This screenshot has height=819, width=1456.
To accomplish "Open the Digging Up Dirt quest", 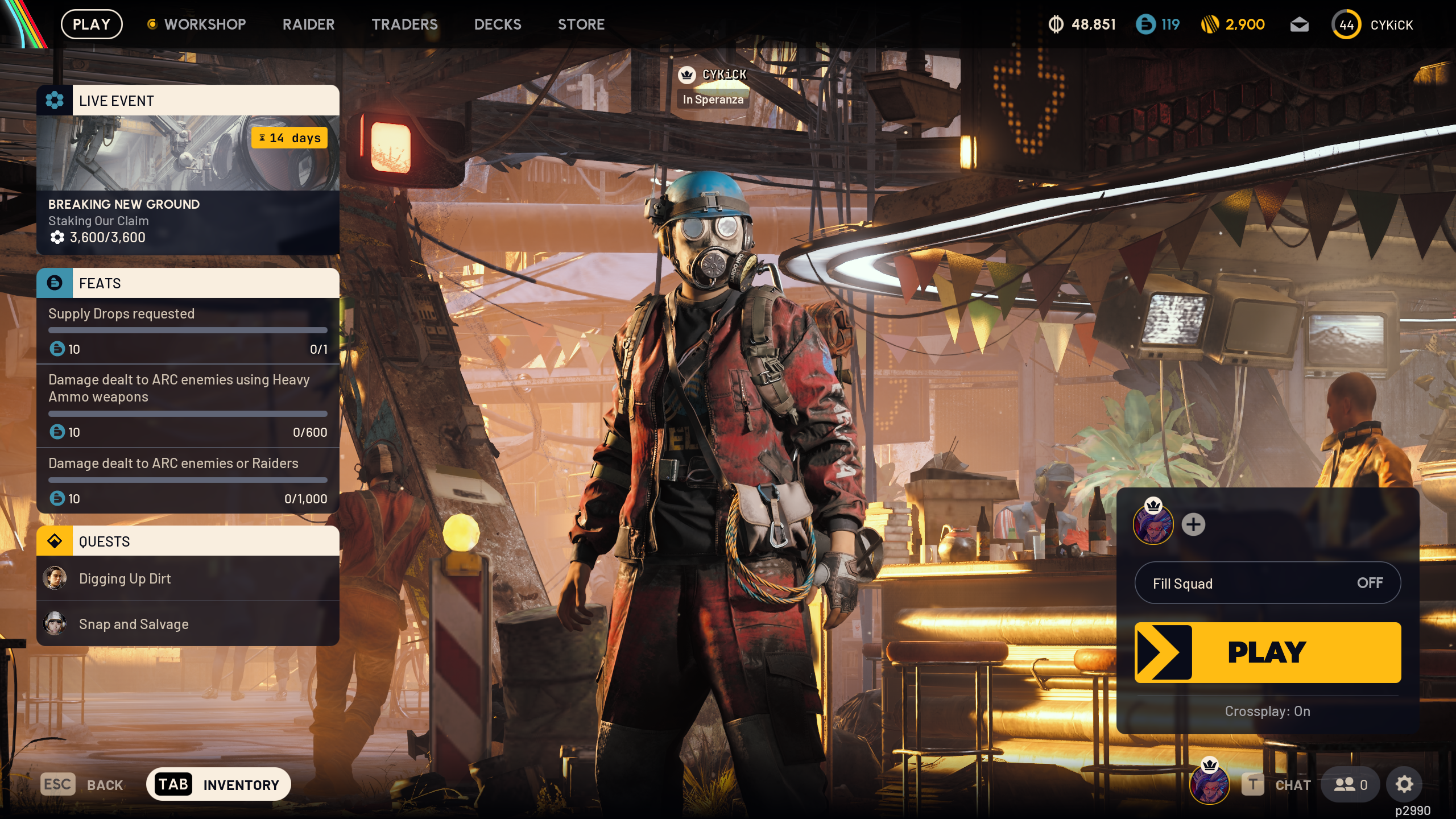I will tap(188, 578).
